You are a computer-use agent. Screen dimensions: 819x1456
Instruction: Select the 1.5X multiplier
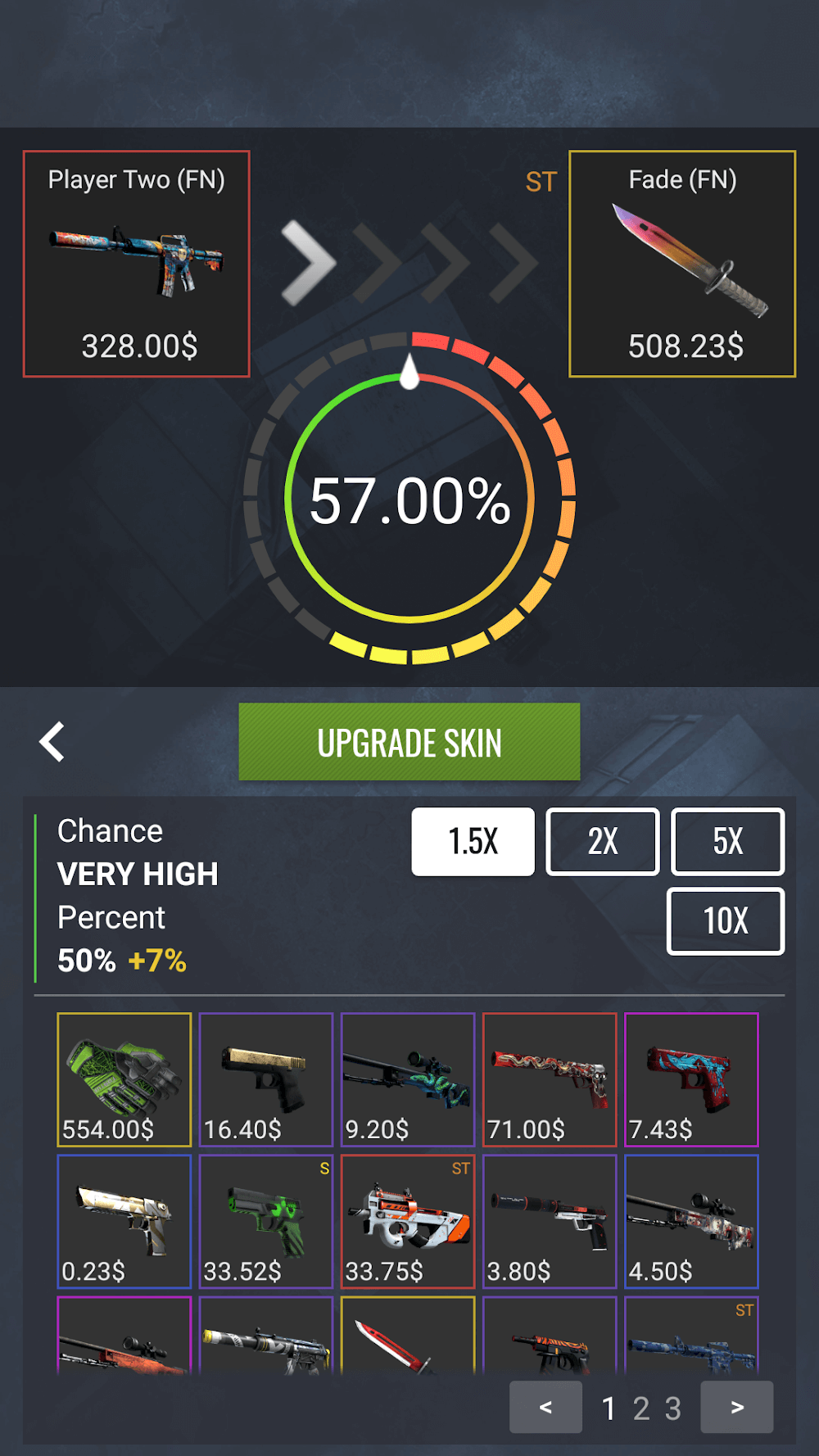point(473,842)
